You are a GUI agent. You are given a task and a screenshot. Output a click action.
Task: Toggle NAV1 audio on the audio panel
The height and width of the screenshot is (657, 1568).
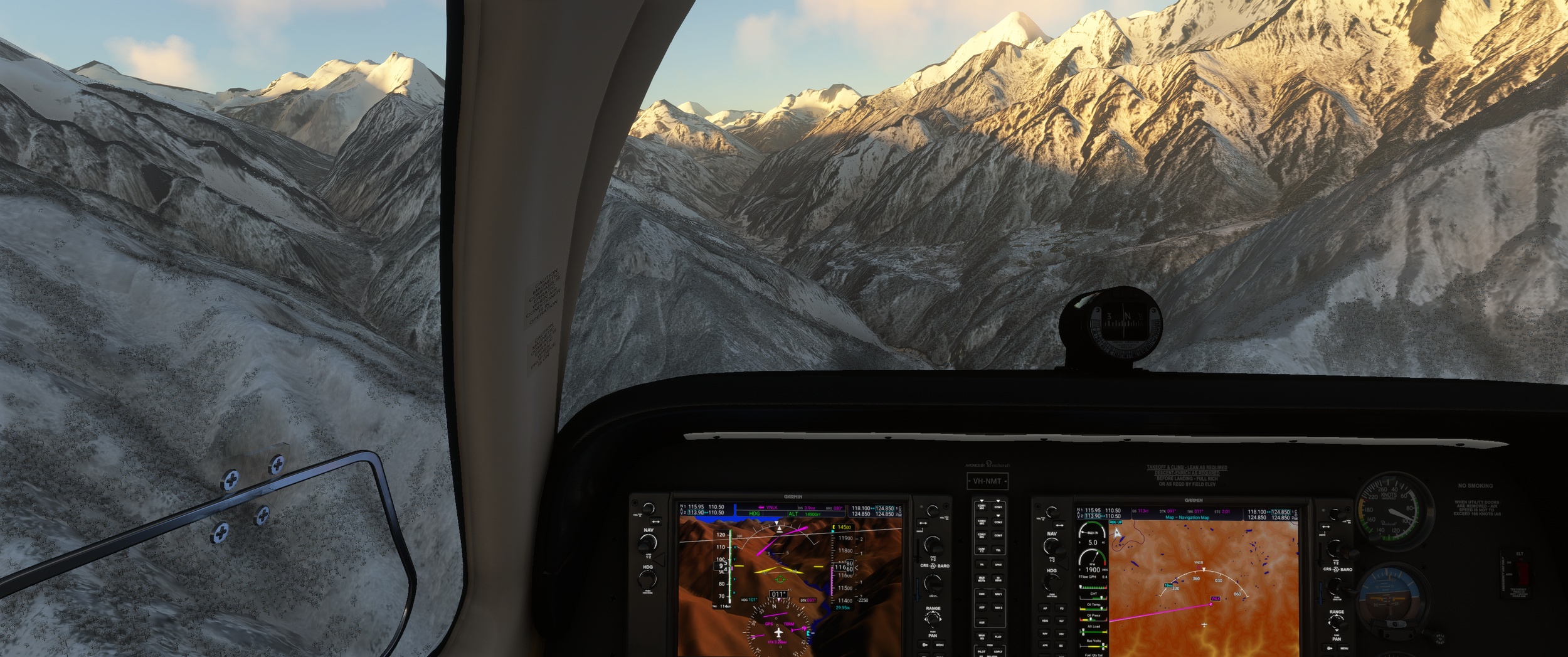point(998,594)
